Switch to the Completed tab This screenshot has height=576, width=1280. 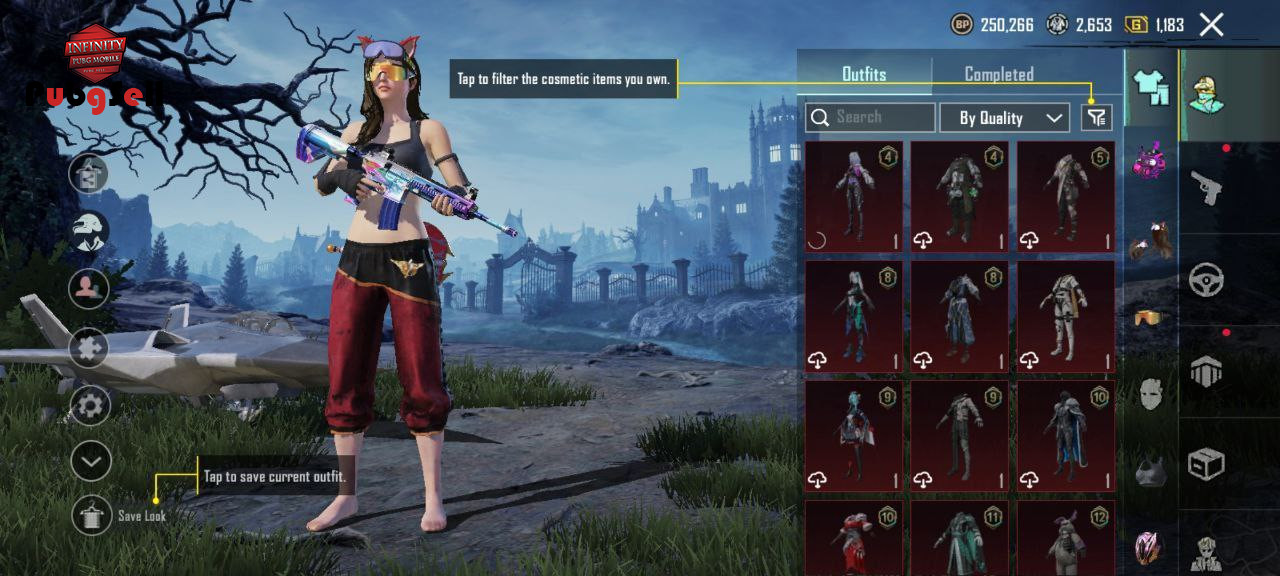click(998, 74)
